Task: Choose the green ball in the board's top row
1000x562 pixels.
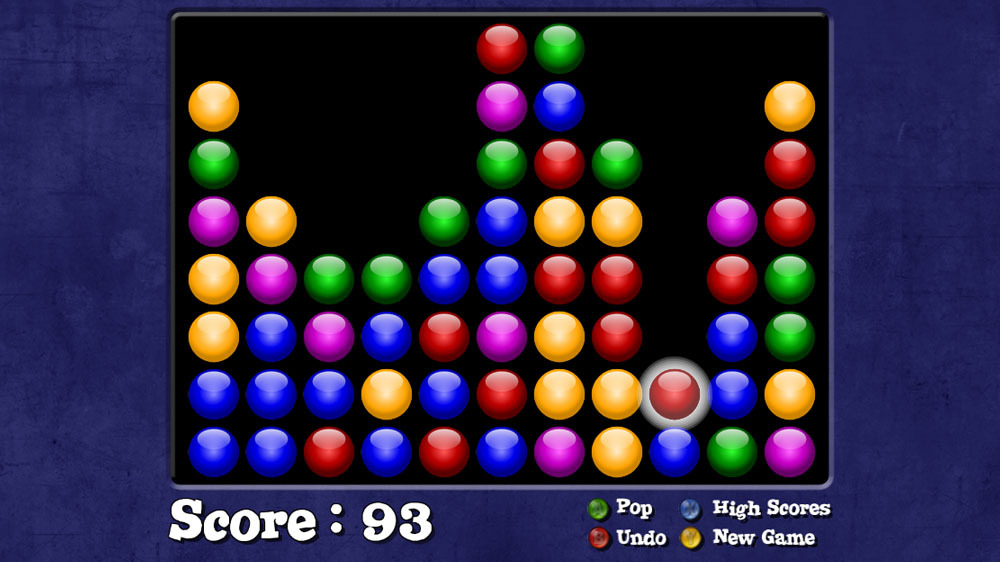Action: point(559,48)
